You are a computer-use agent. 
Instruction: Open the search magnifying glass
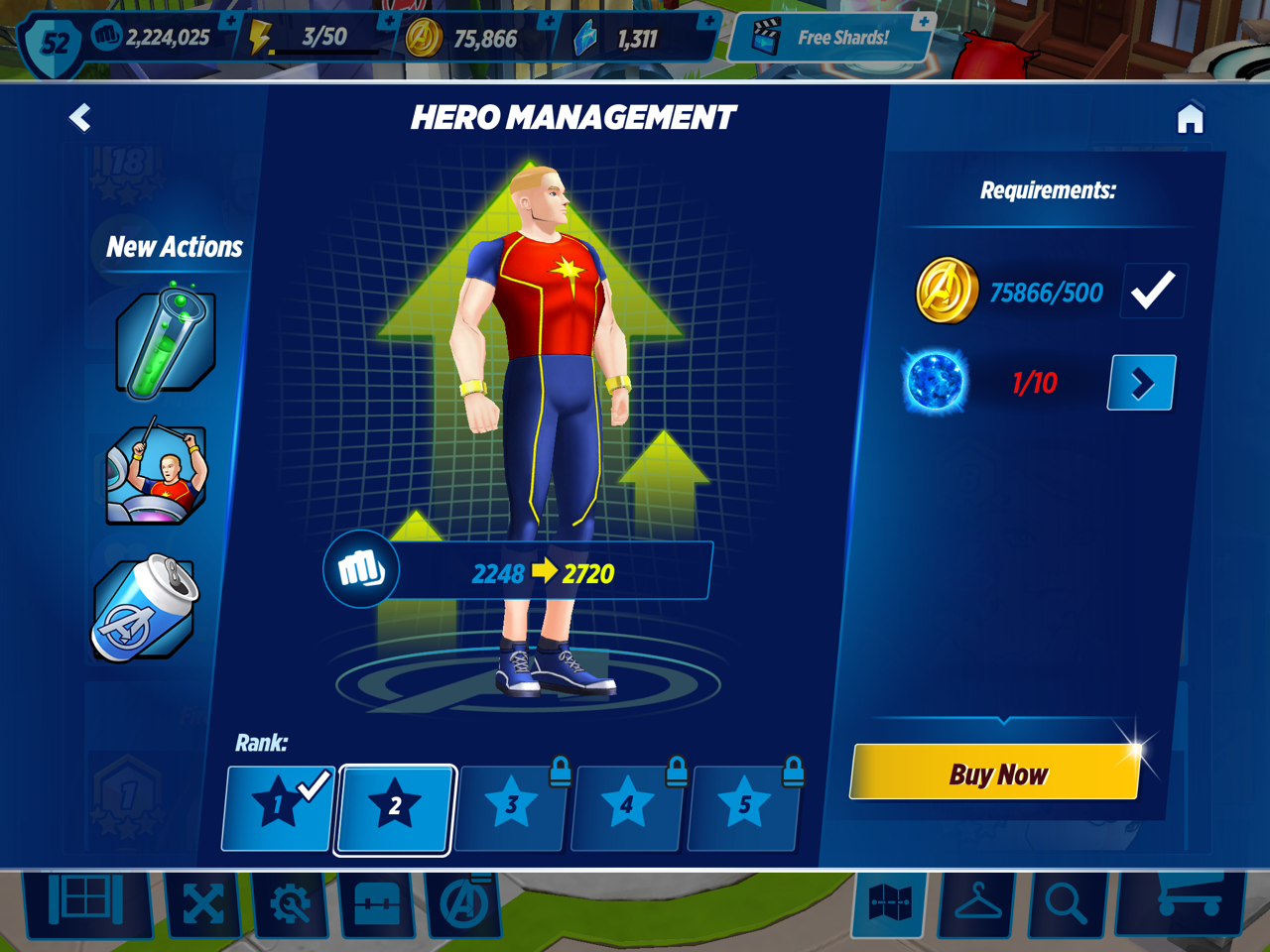pyautogui.click(x=1065, y=904)
